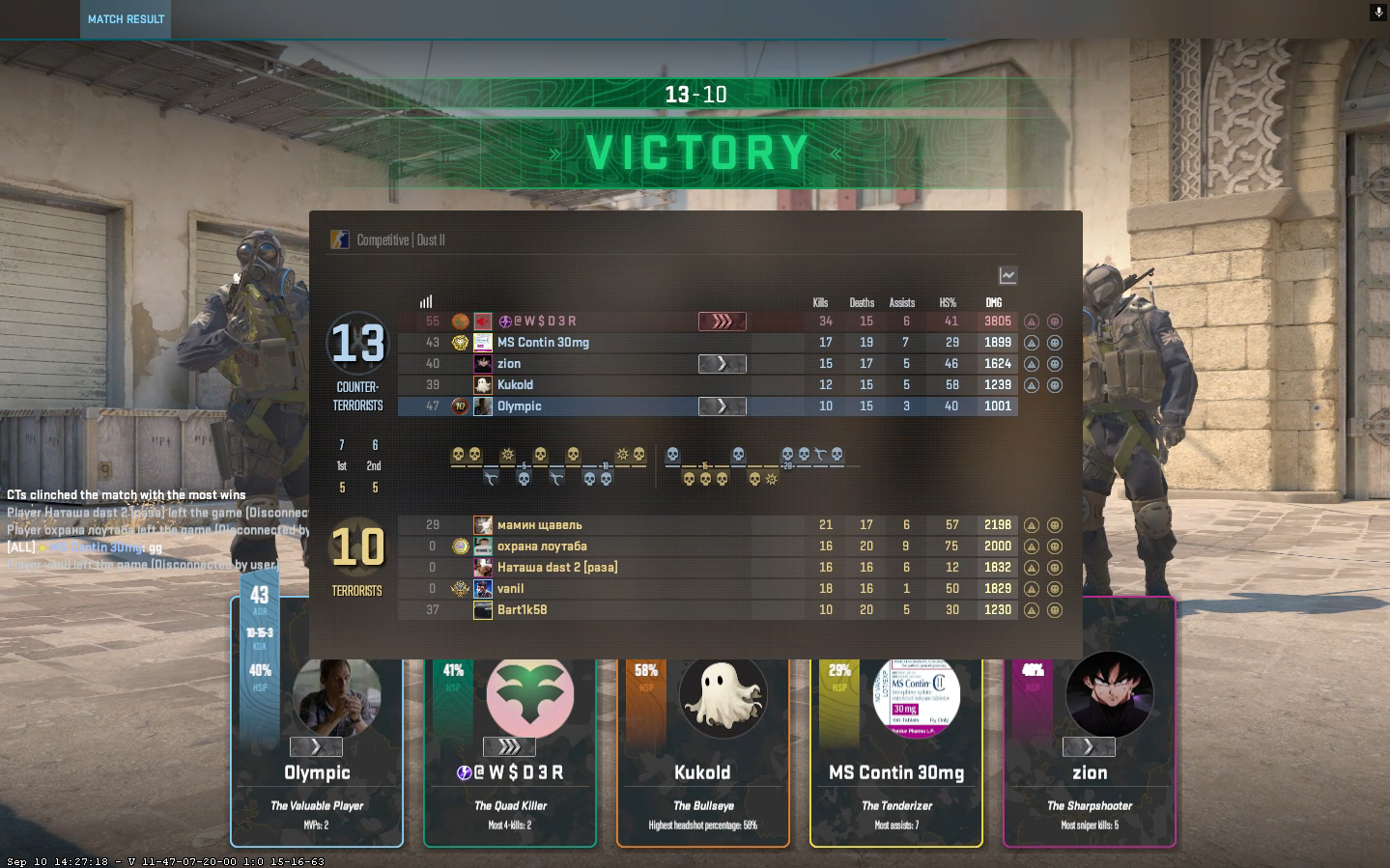Expand the chevron on Olympic's MVP card
1390x868 pixels.
316,746
